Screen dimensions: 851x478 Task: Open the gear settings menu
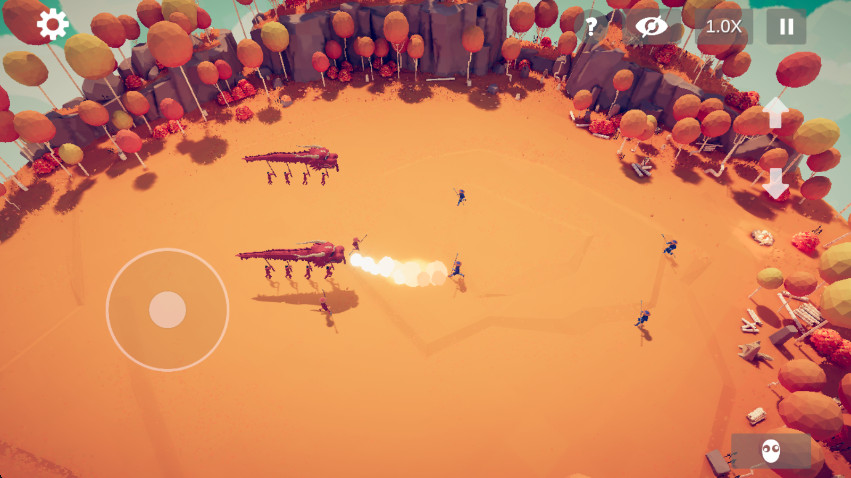(x=52, y=25)
